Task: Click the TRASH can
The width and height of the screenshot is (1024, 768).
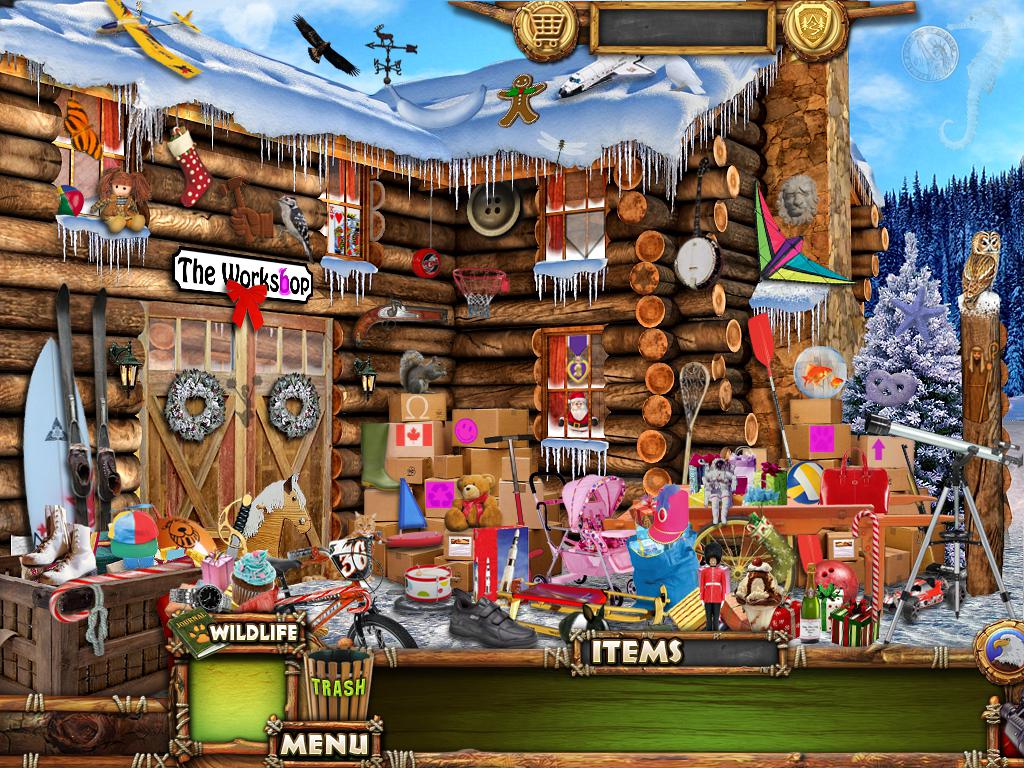Action: coord(338,684)
